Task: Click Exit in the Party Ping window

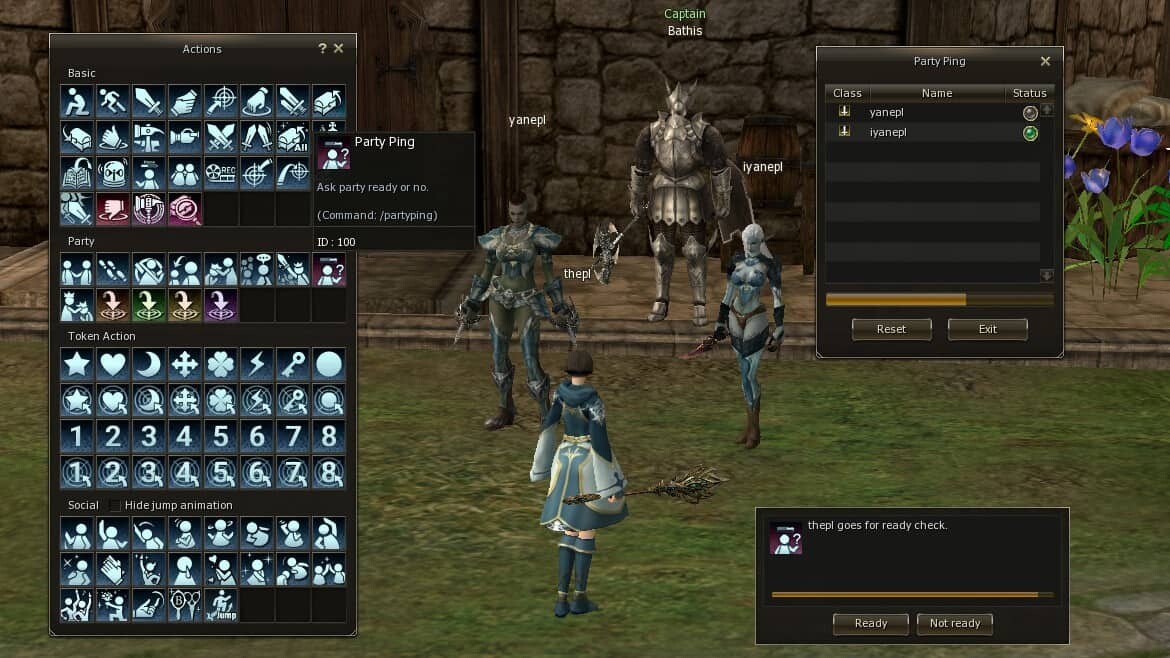Action: coord(987,329)
